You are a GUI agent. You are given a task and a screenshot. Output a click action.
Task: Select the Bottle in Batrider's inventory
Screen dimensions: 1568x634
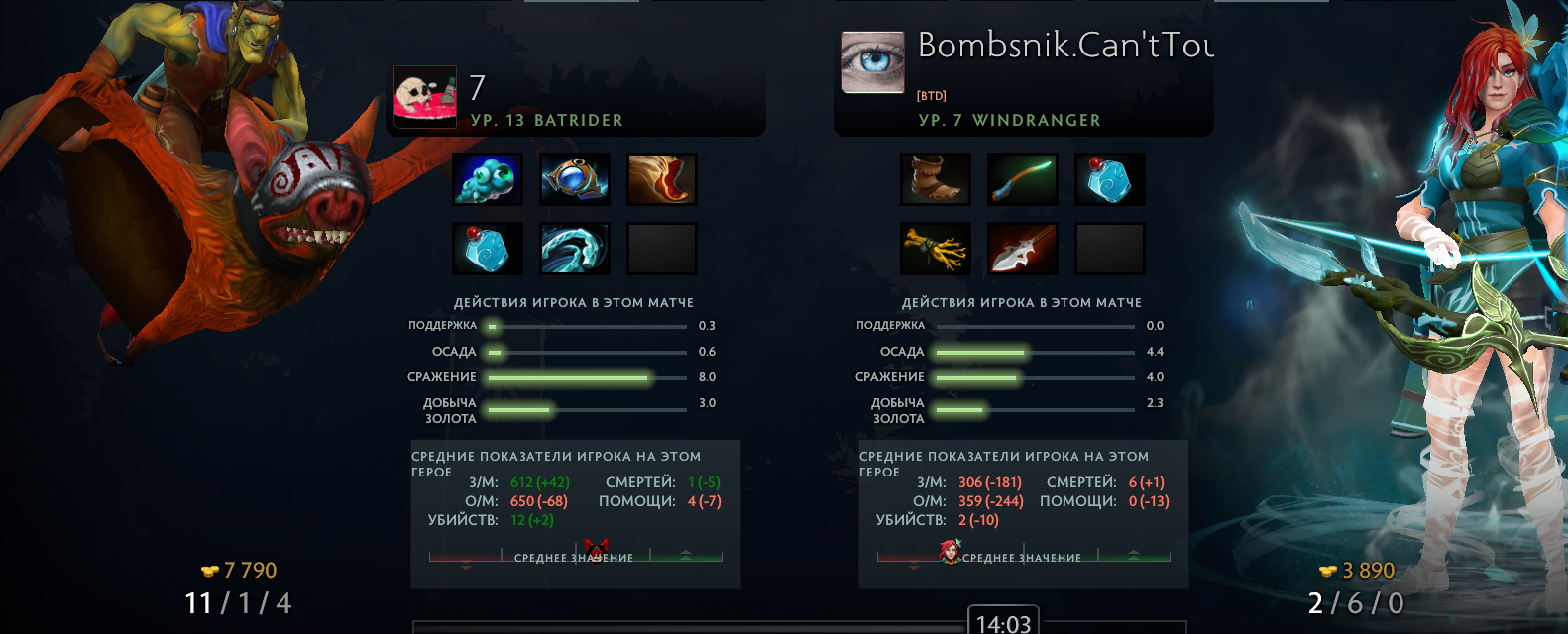coord(488,249)
